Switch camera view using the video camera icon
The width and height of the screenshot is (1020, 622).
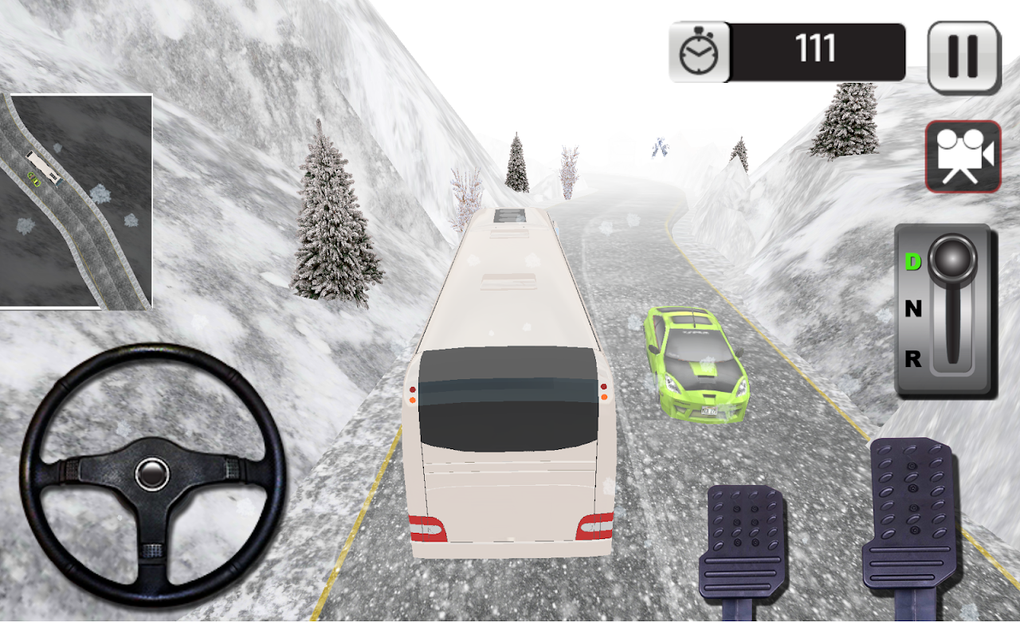pos(962,156)
